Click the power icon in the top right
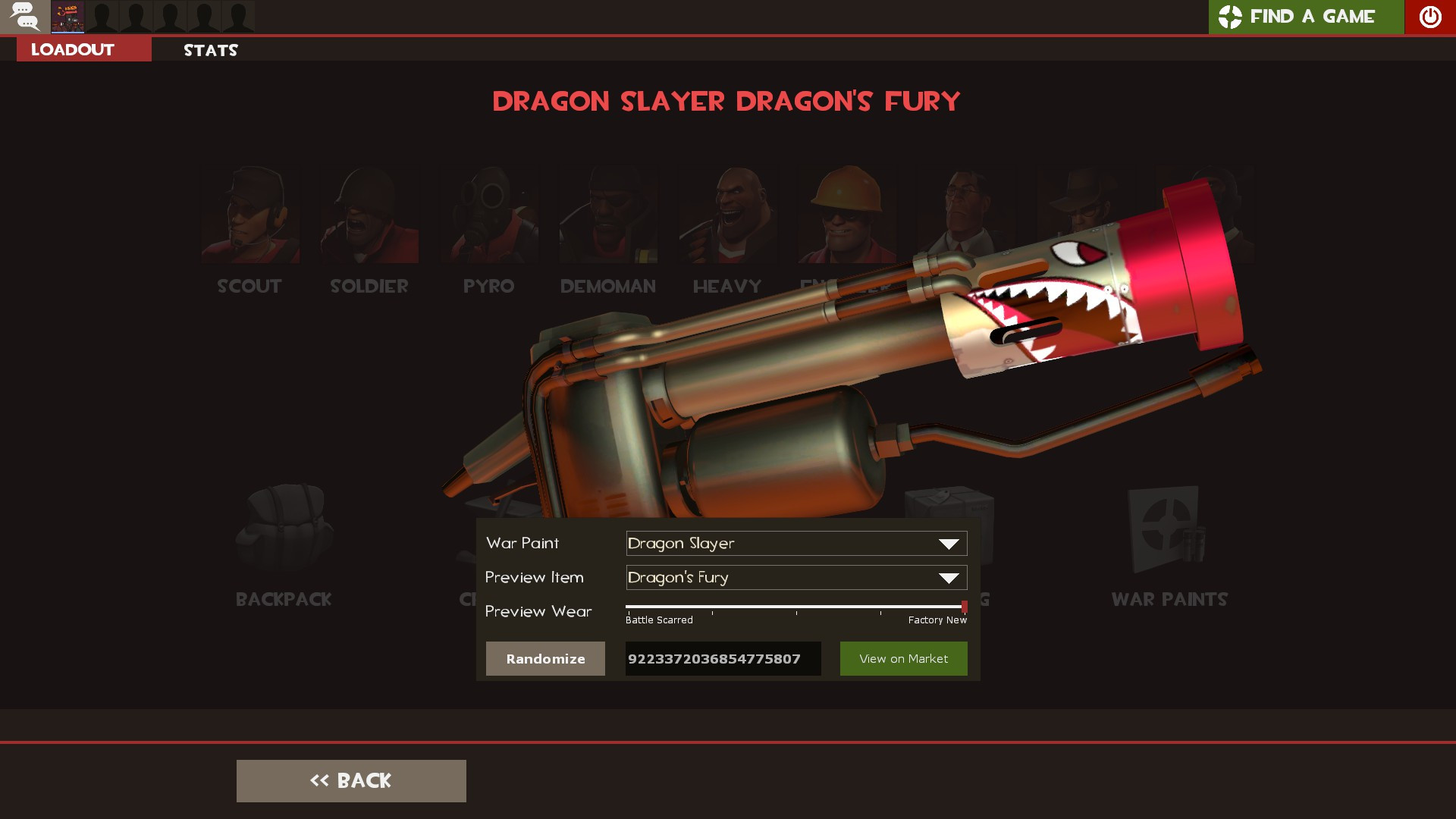The image size is (1456, 819). click(1429, 17)
